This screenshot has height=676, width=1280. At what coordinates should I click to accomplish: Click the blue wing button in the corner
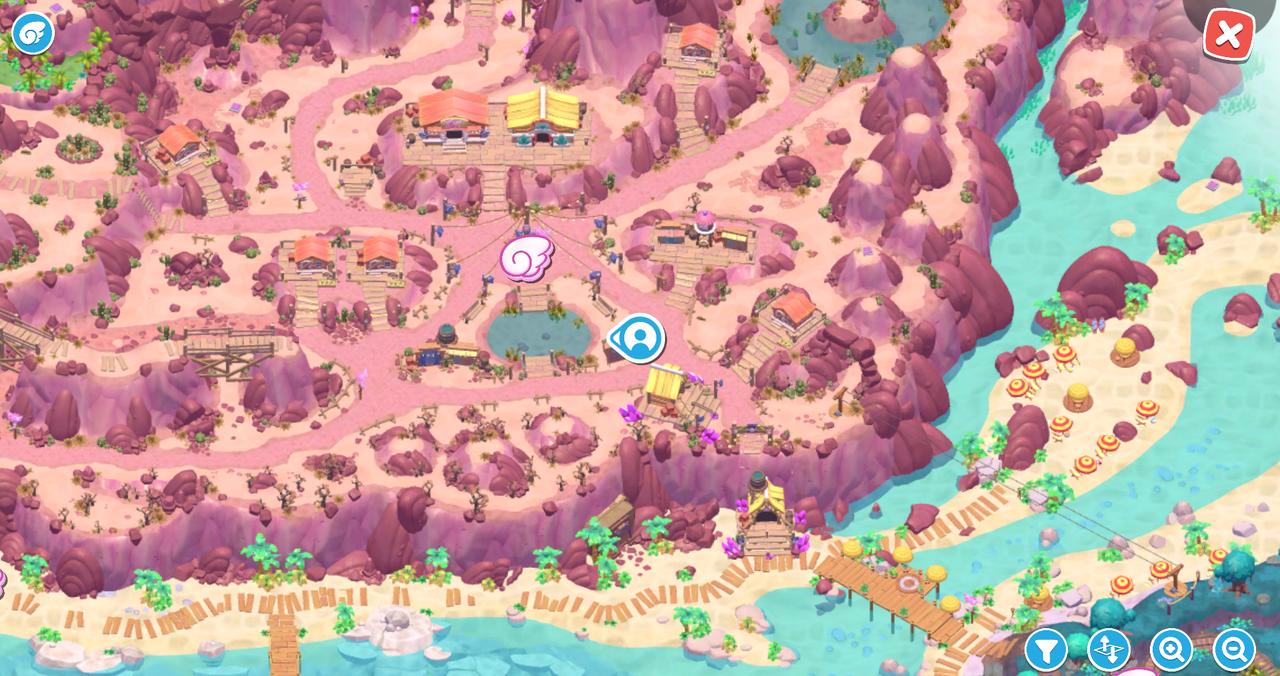pos(32,33)
